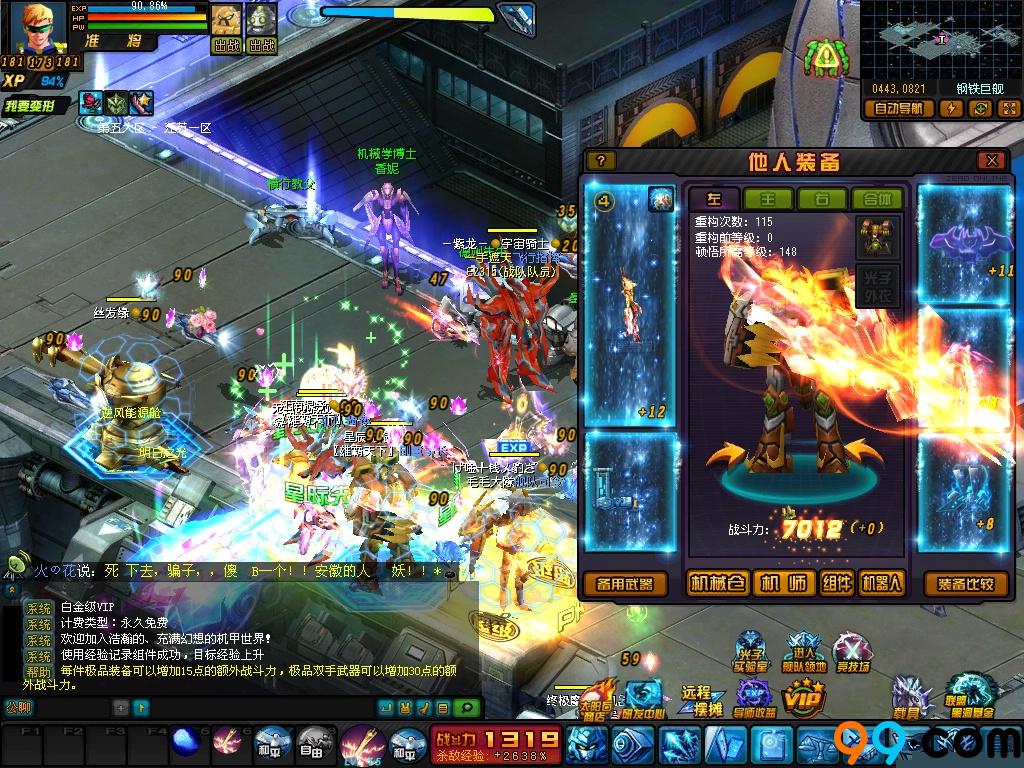1024x768 pixels.
Task: Show the 组件 components page
Action: pos(837,584)
